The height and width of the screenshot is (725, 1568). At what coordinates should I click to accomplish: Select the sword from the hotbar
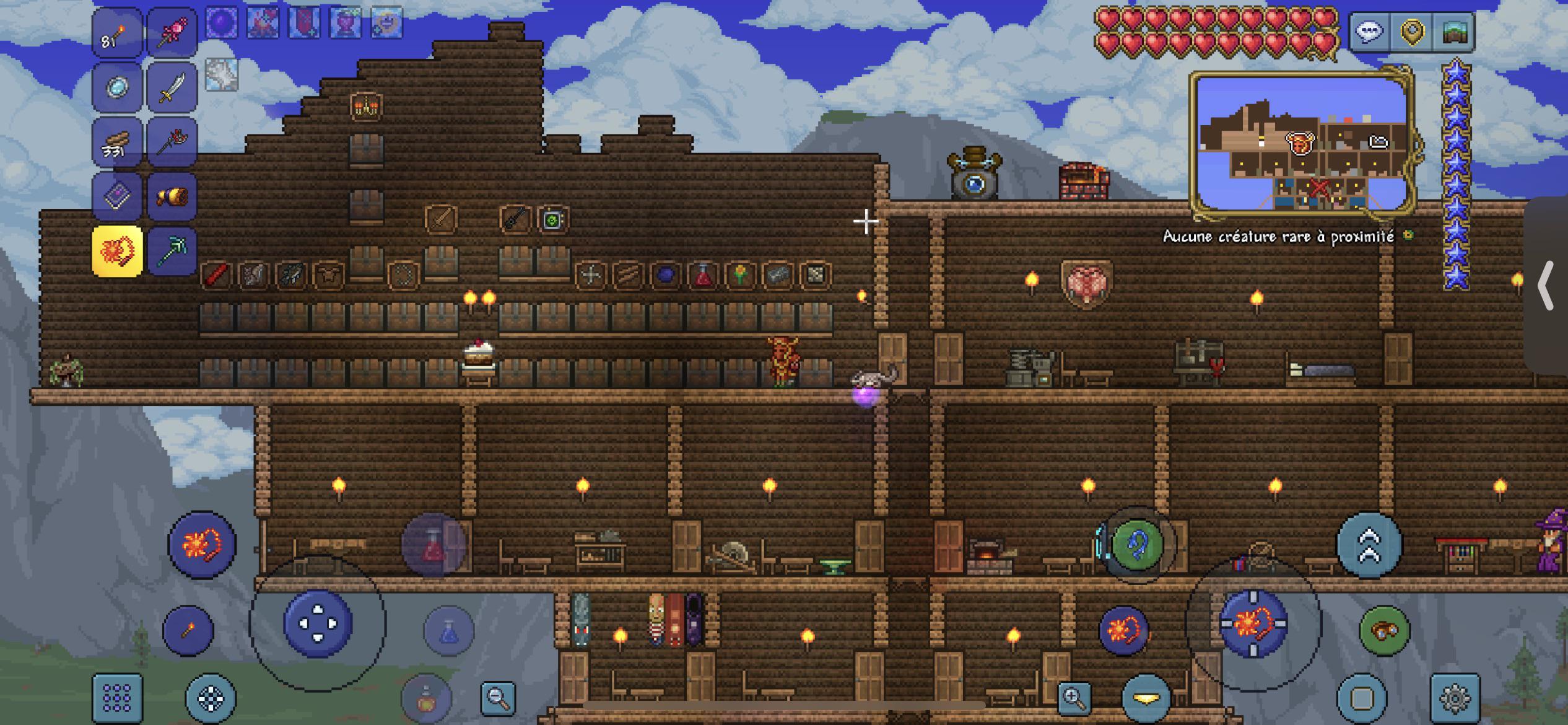click(x=172, y=87)
